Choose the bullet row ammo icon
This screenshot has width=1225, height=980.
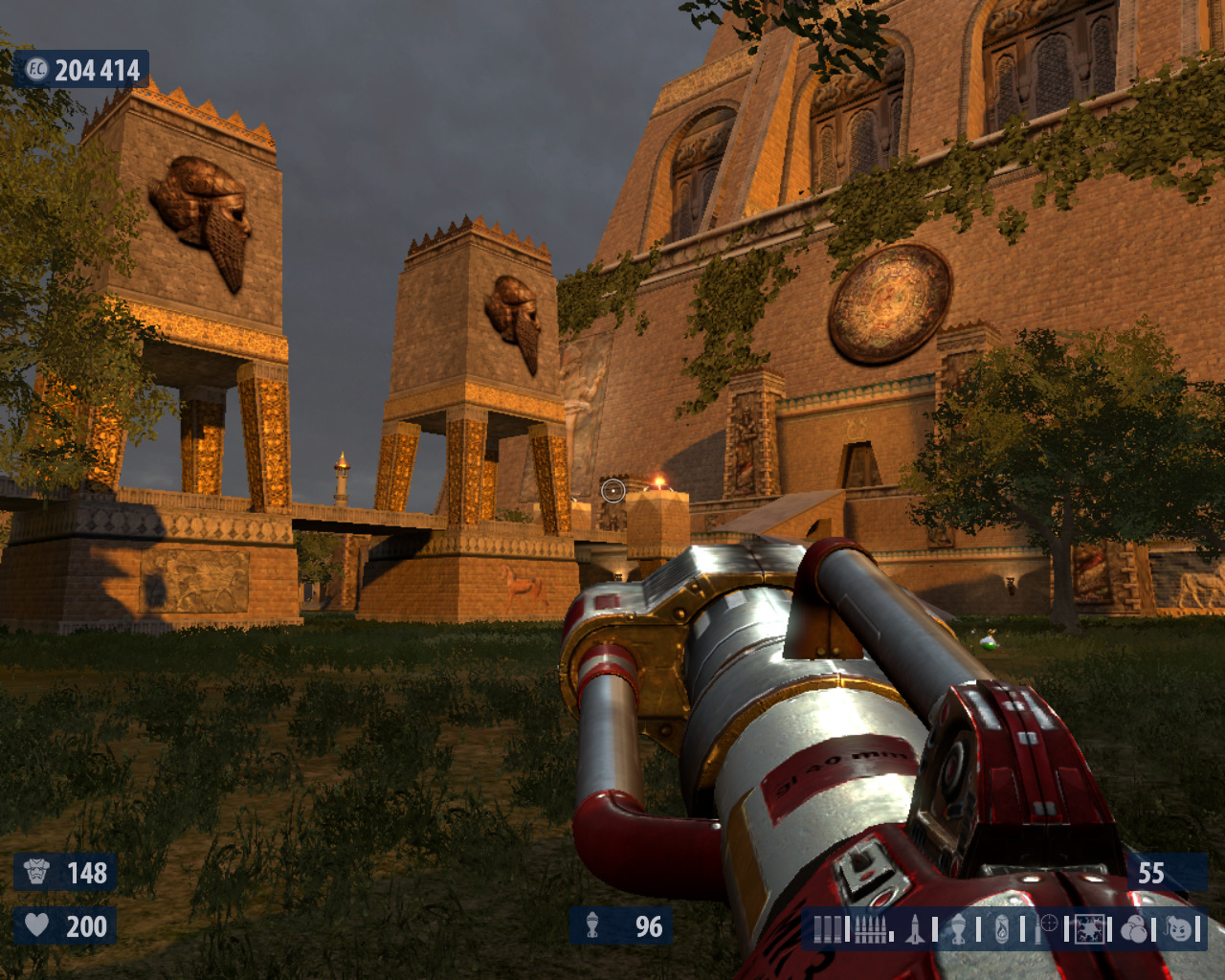point(870,929)
